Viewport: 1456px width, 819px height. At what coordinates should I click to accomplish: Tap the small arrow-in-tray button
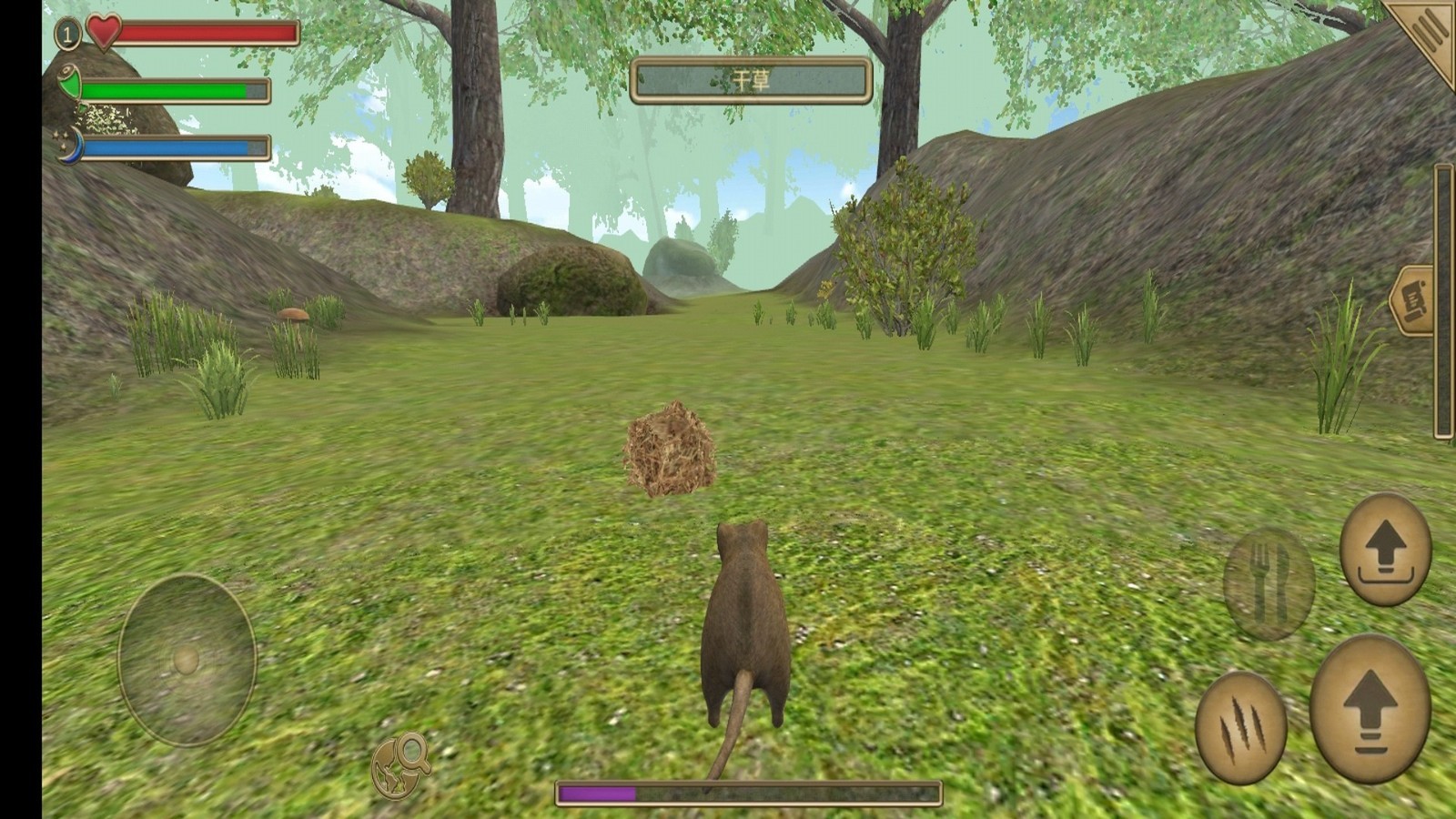coord(1385,550)
